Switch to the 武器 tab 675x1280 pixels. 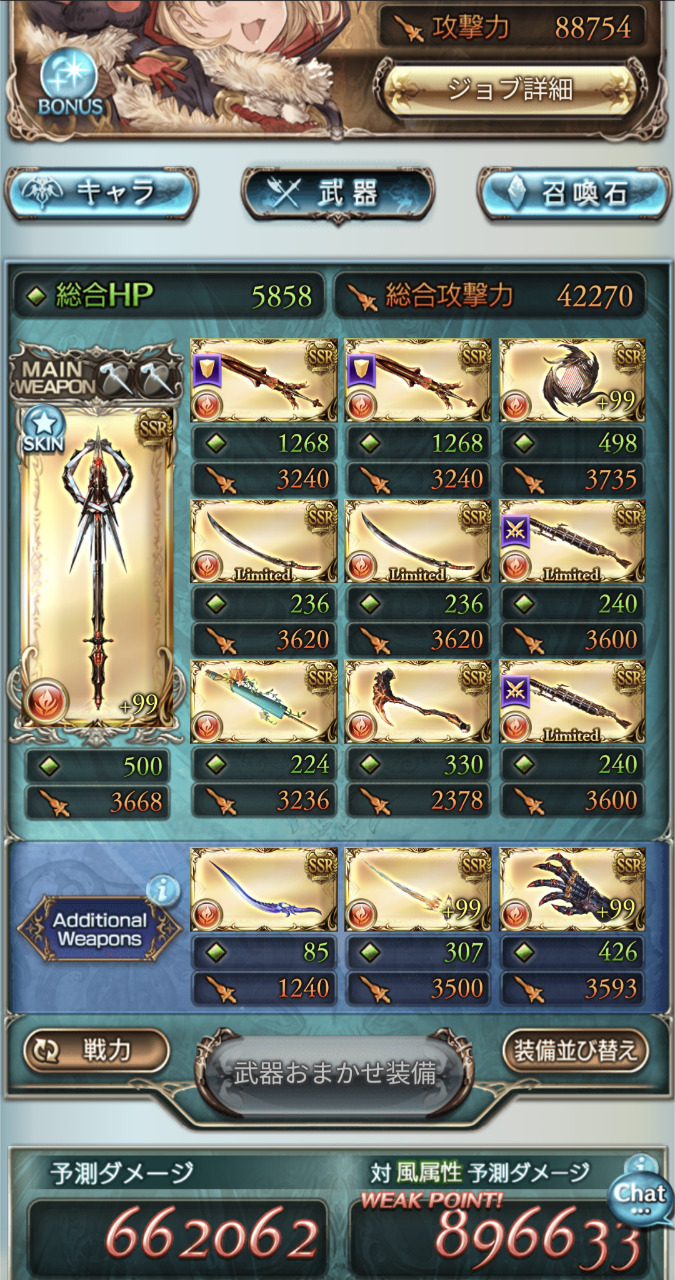click(x=337, y=194)
